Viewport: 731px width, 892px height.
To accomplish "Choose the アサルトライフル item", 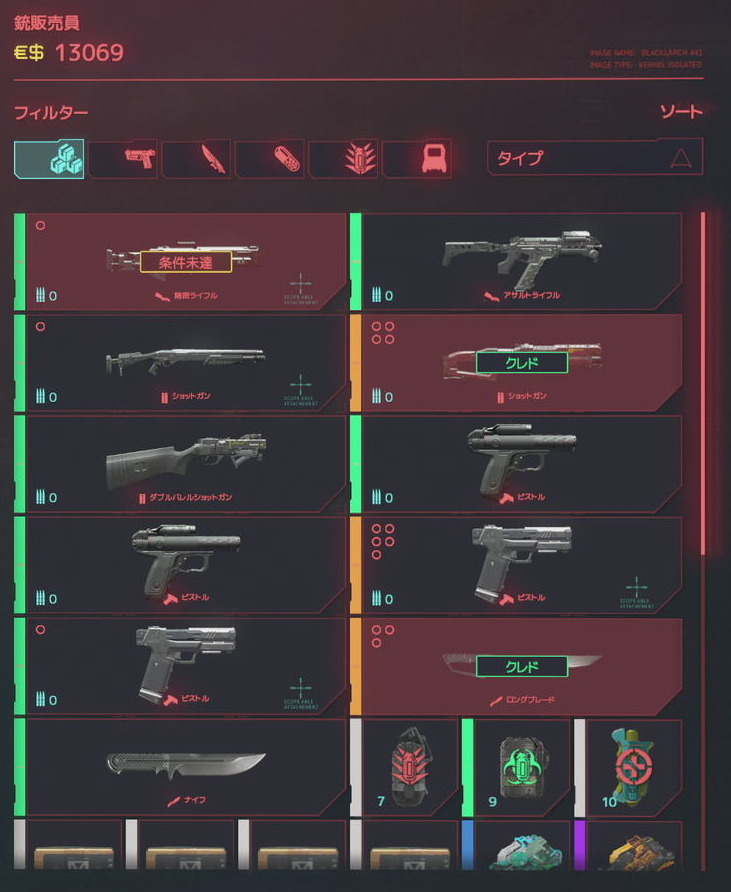I will tap(520, 262).
